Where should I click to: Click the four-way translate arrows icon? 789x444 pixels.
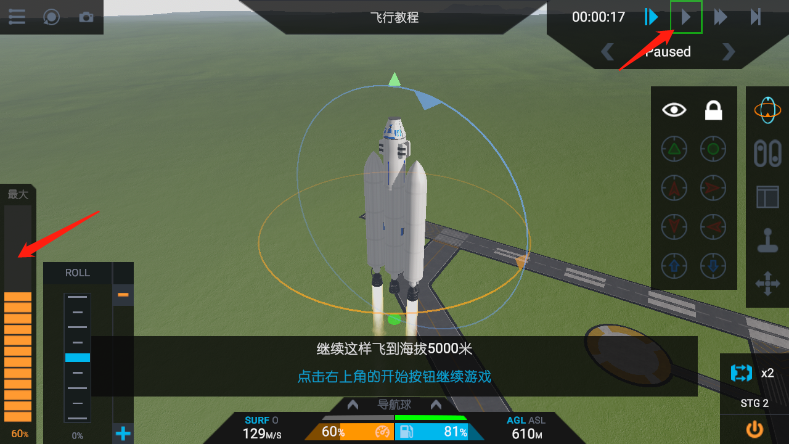point(767,285)
